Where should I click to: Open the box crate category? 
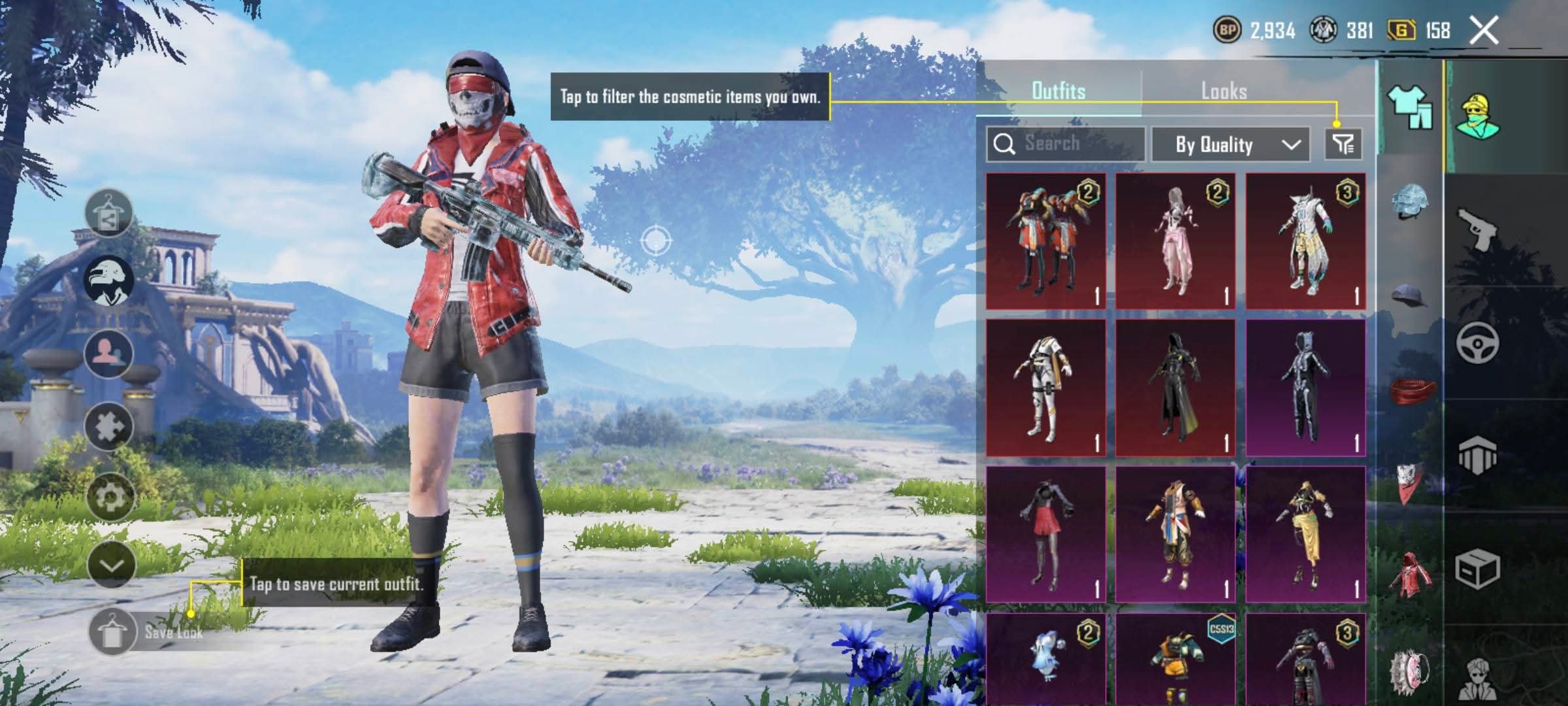(x=1478, y=569)
